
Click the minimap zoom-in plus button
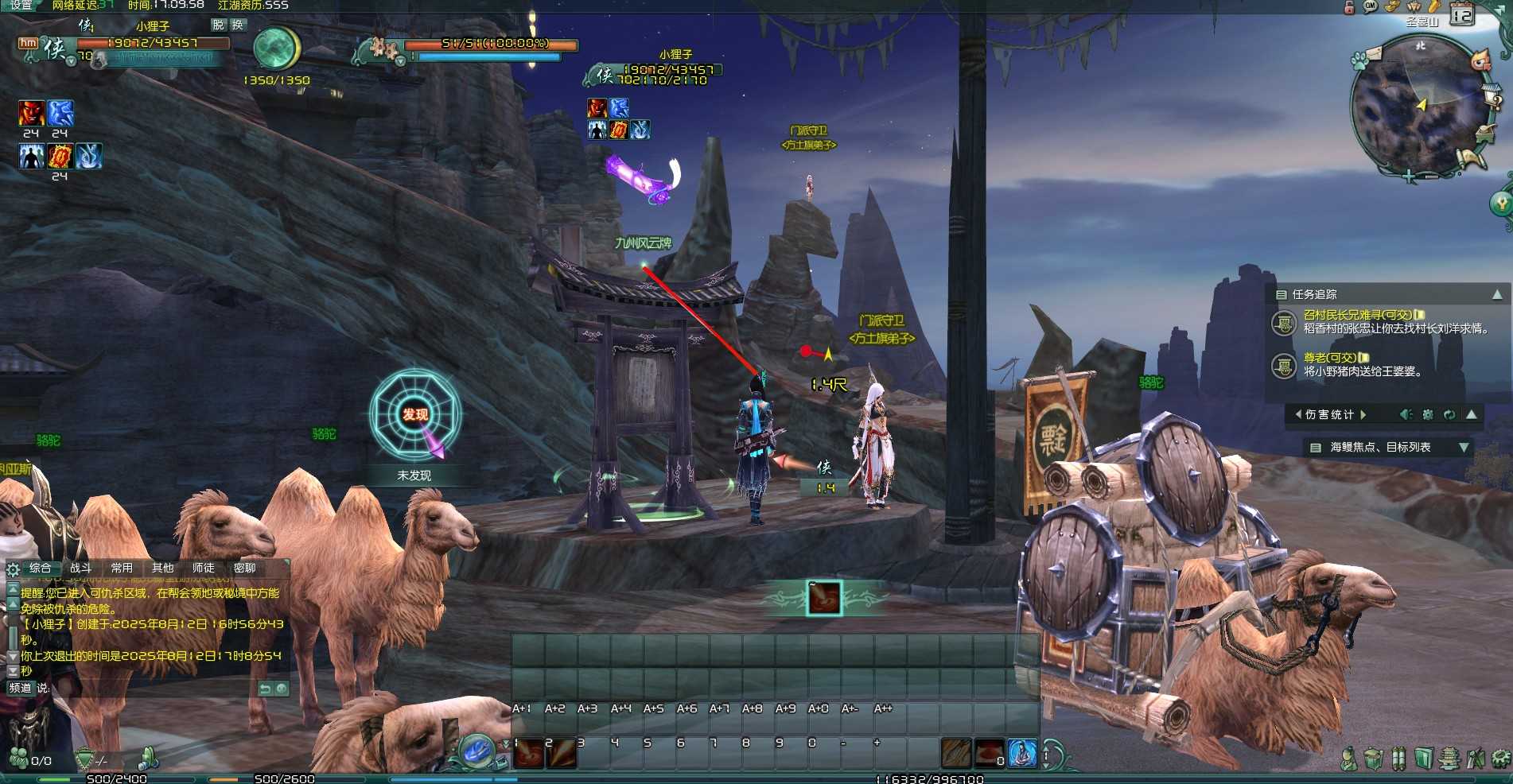coord(1409,177)
